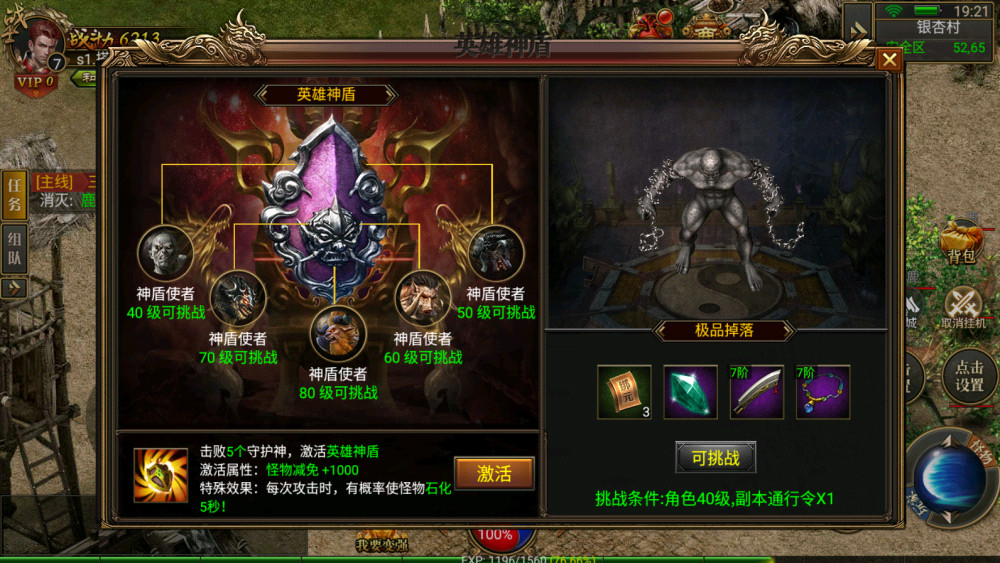View the 7阶 sword drop reward
This screenshot has width=1000, height=563.
pyautogui.click(x=756, y=391)
